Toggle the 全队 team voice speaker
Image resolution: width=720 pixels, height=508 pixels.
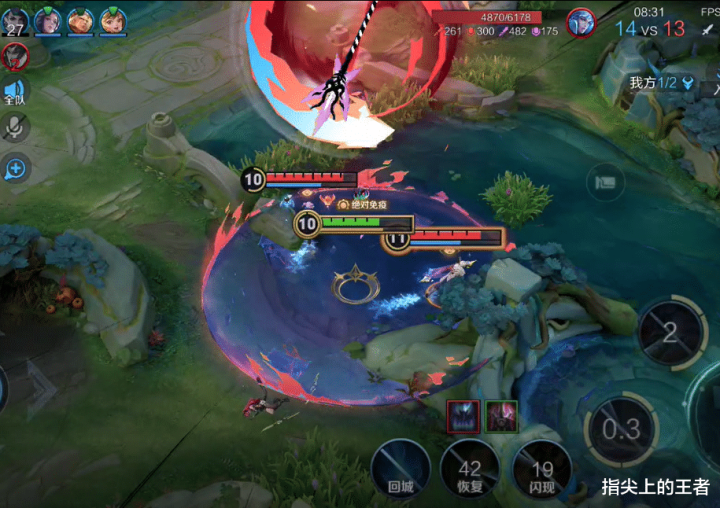14,91
